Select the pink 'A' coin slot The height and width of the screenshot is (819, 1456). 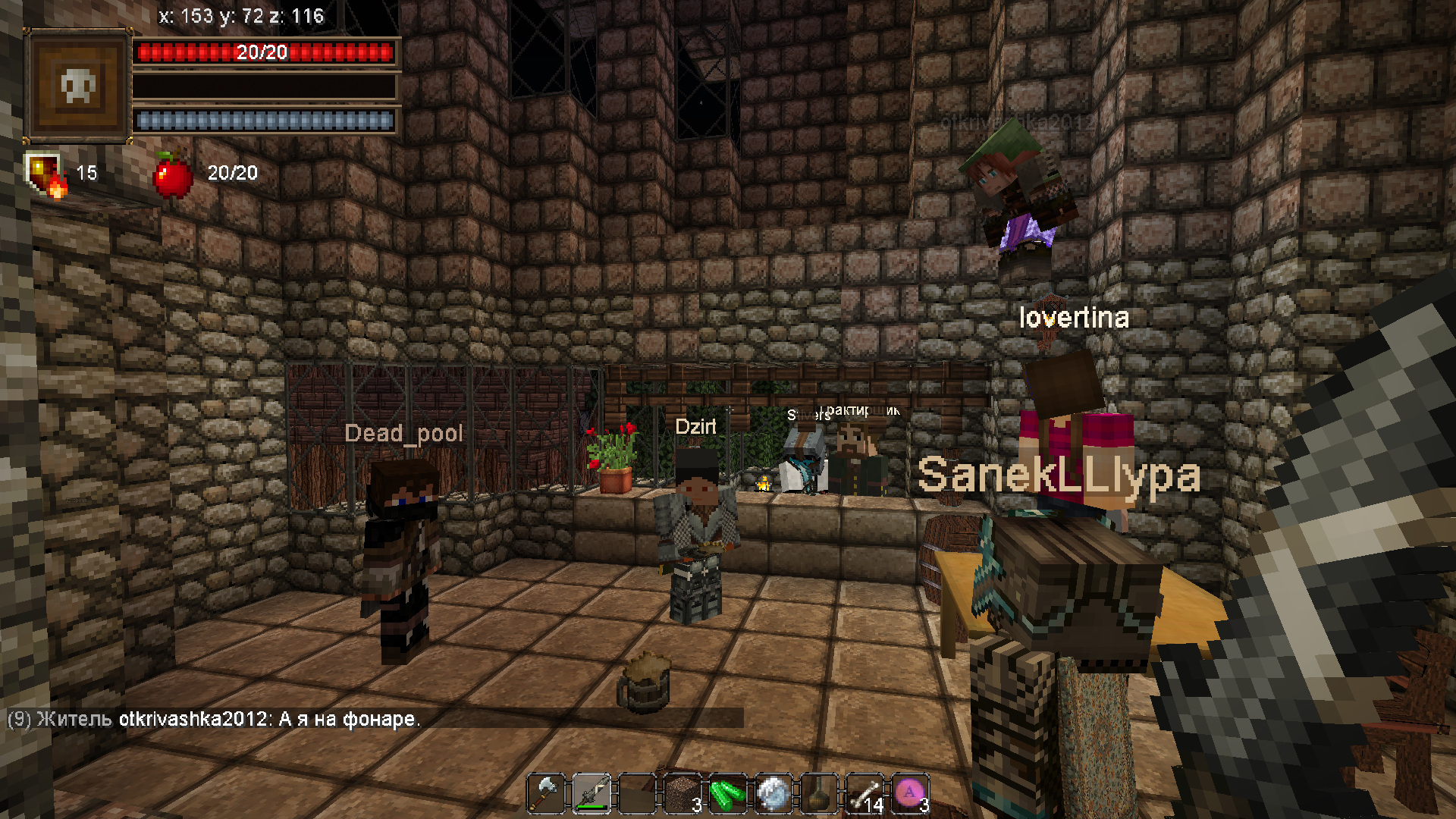(910, 794)
